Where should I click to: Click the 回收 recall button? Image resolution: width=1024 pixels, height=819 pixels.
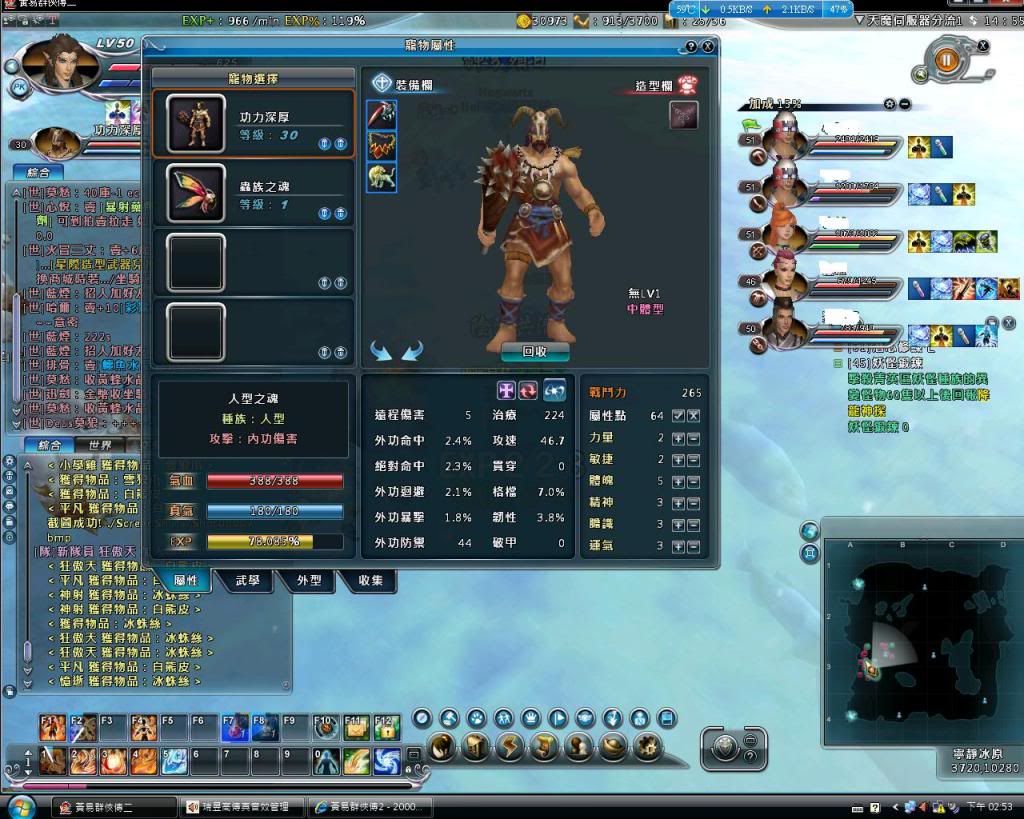(534, 351)
